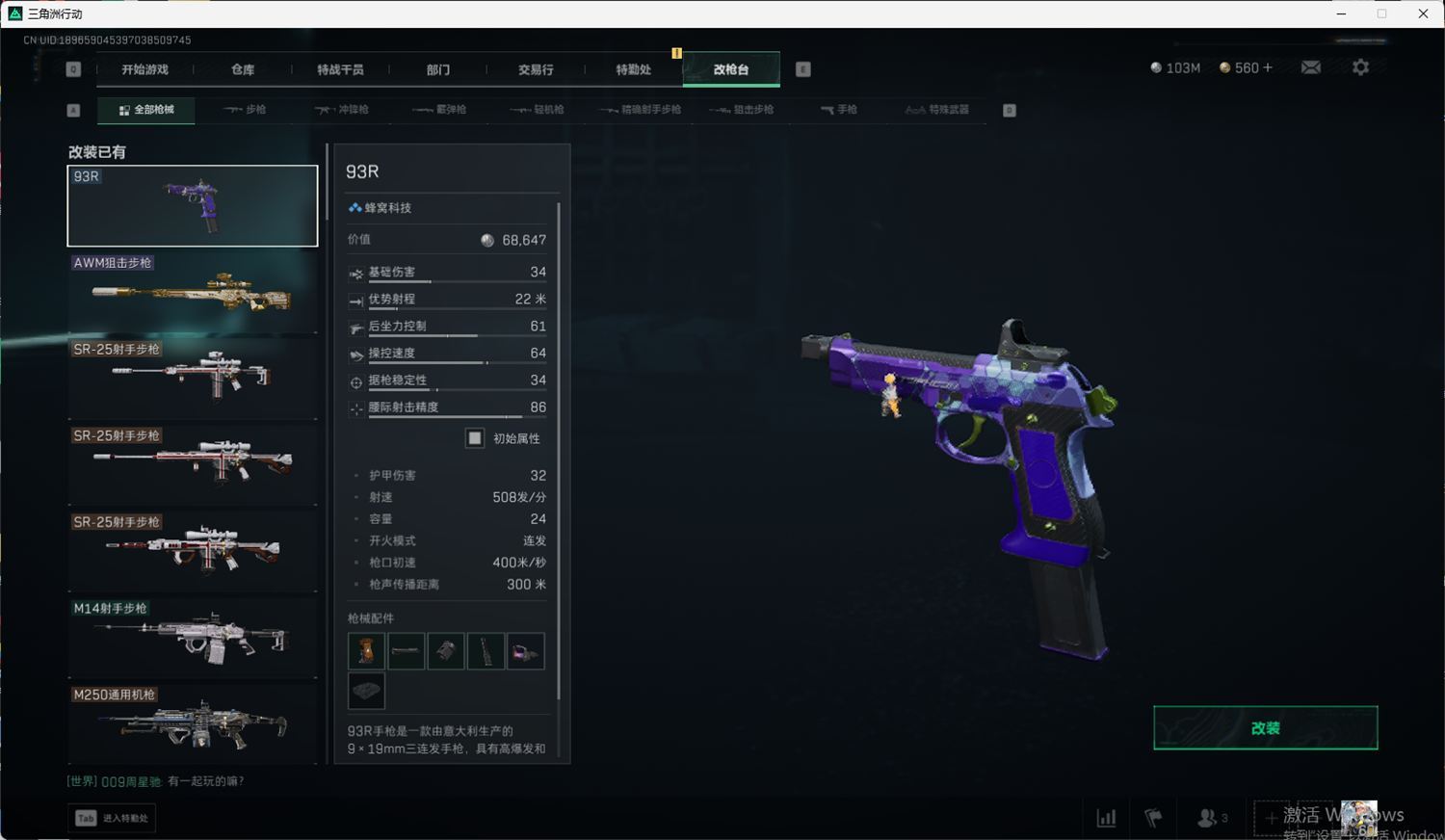Open the mail envelope icon
Viewport: 1445px width, 840px height.
(x=1311, y=67)
